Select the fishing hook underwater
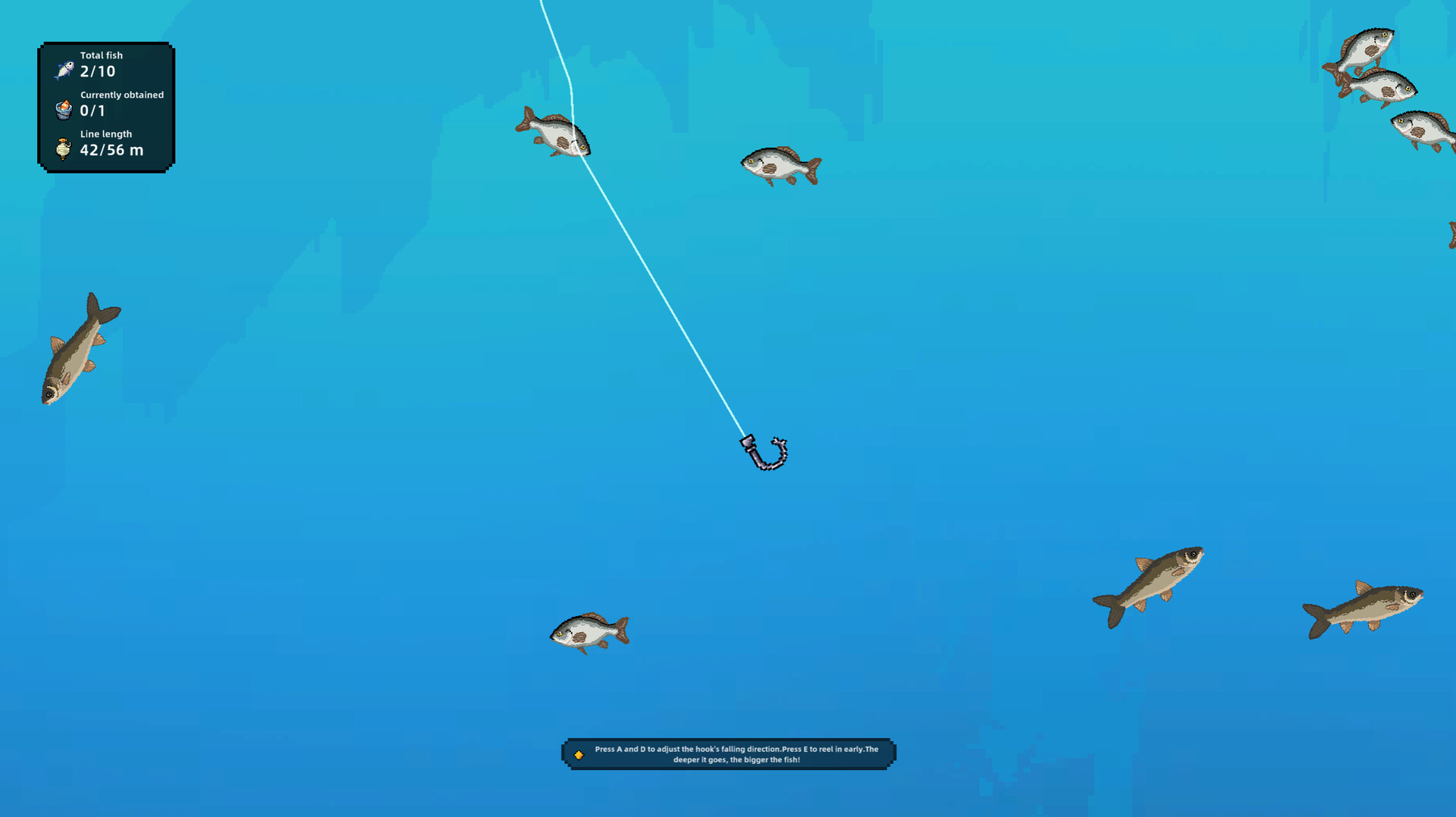 [764, 452]
